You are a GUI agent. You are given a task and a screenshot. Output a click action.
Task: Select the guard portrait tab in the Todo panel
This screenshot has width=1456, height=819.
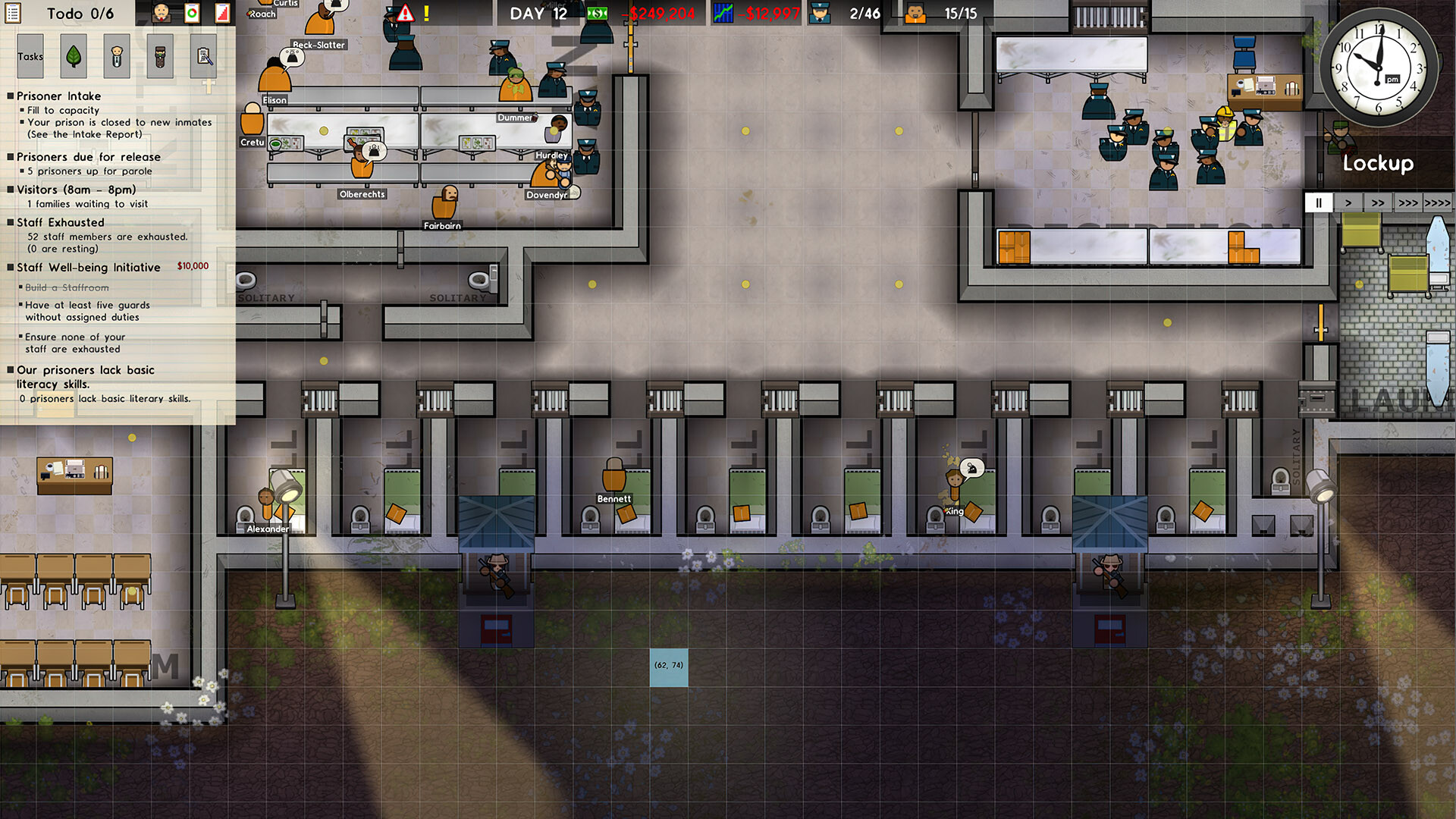158,56
